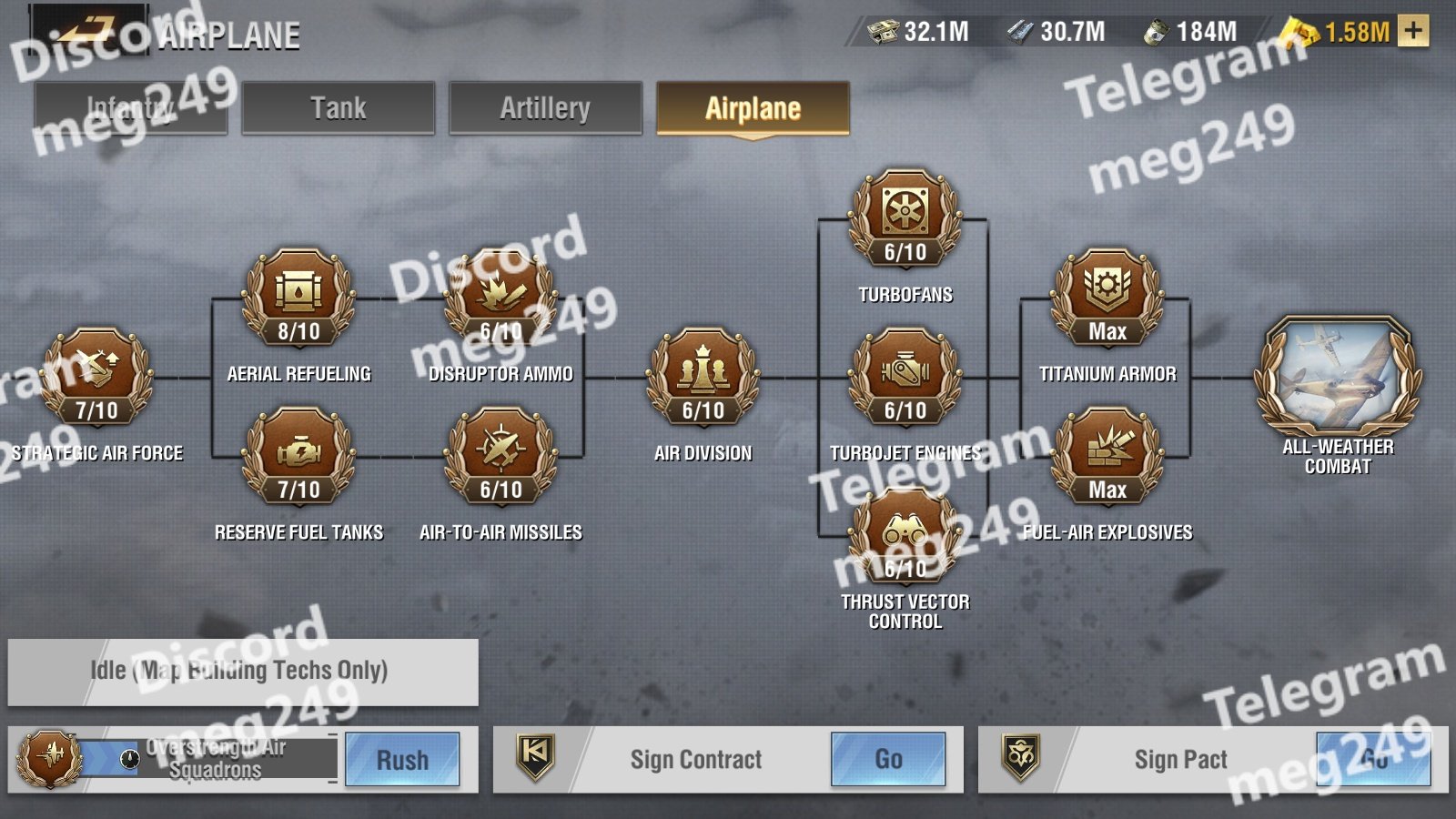Add more gold with the plus button

(1413, 31)
